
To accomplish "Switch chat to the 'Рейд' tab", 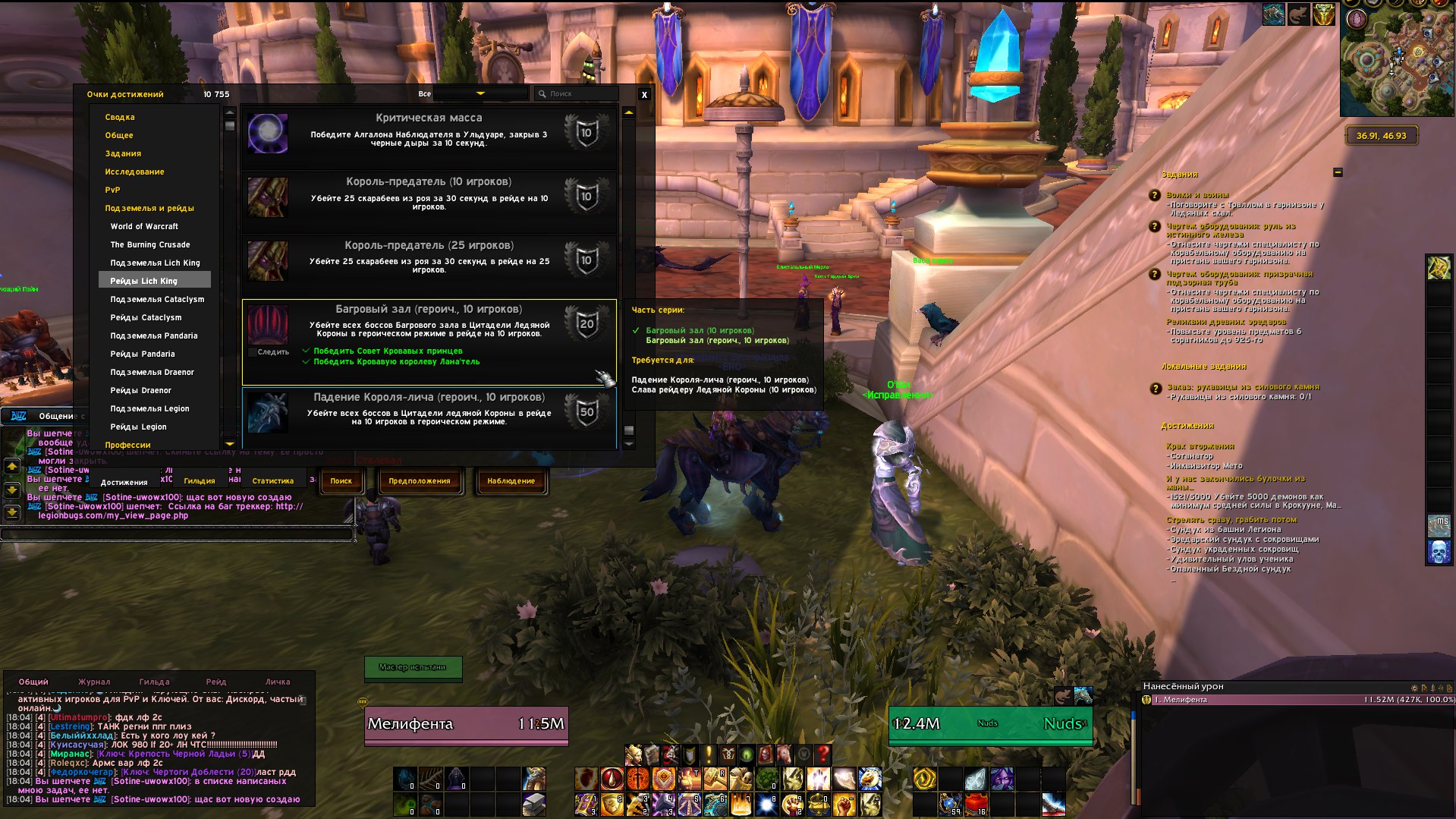I will (216, 682).
